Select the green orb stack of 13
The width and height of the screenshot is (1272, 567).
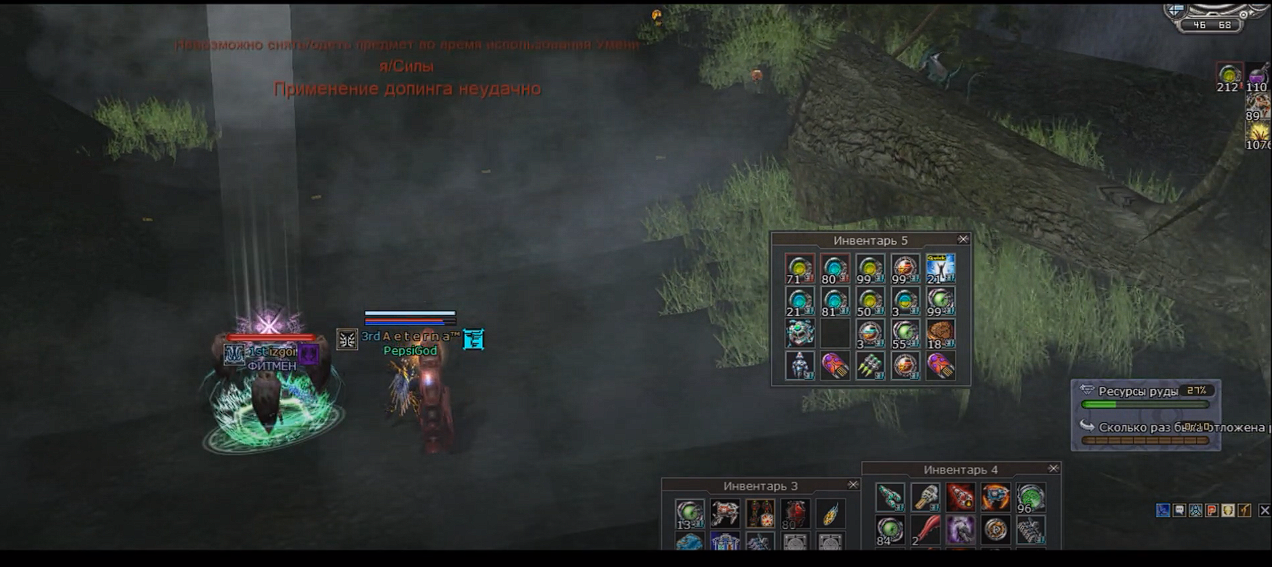pyautogui.click(x=689, y=514)
